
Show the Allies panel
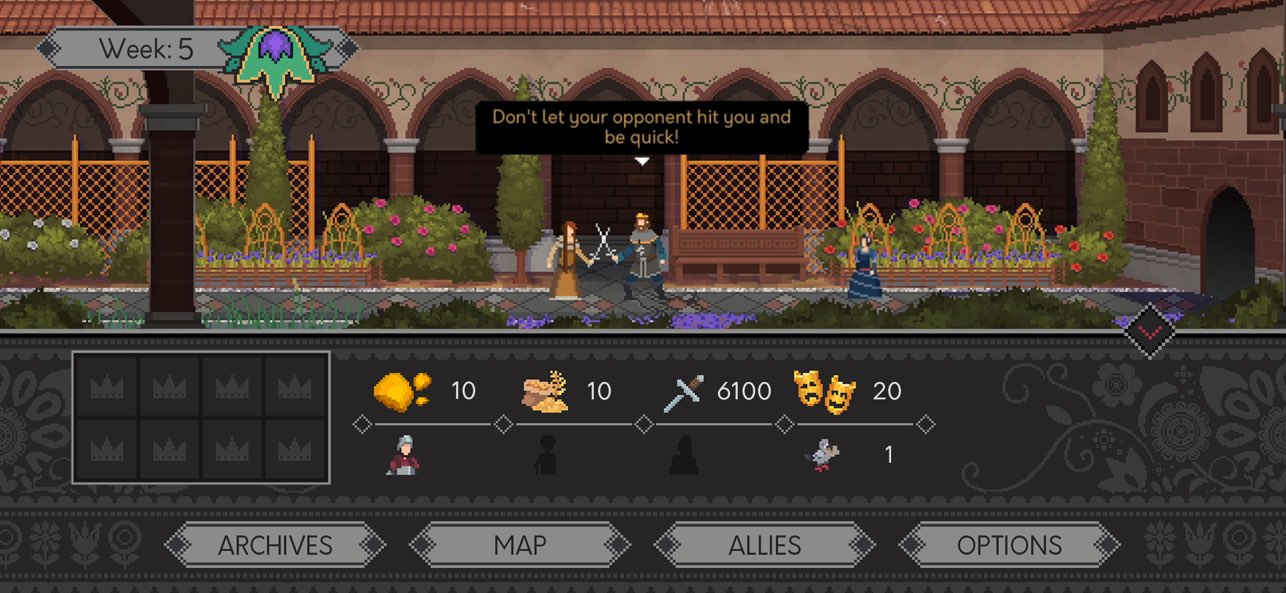click(764, 545)
